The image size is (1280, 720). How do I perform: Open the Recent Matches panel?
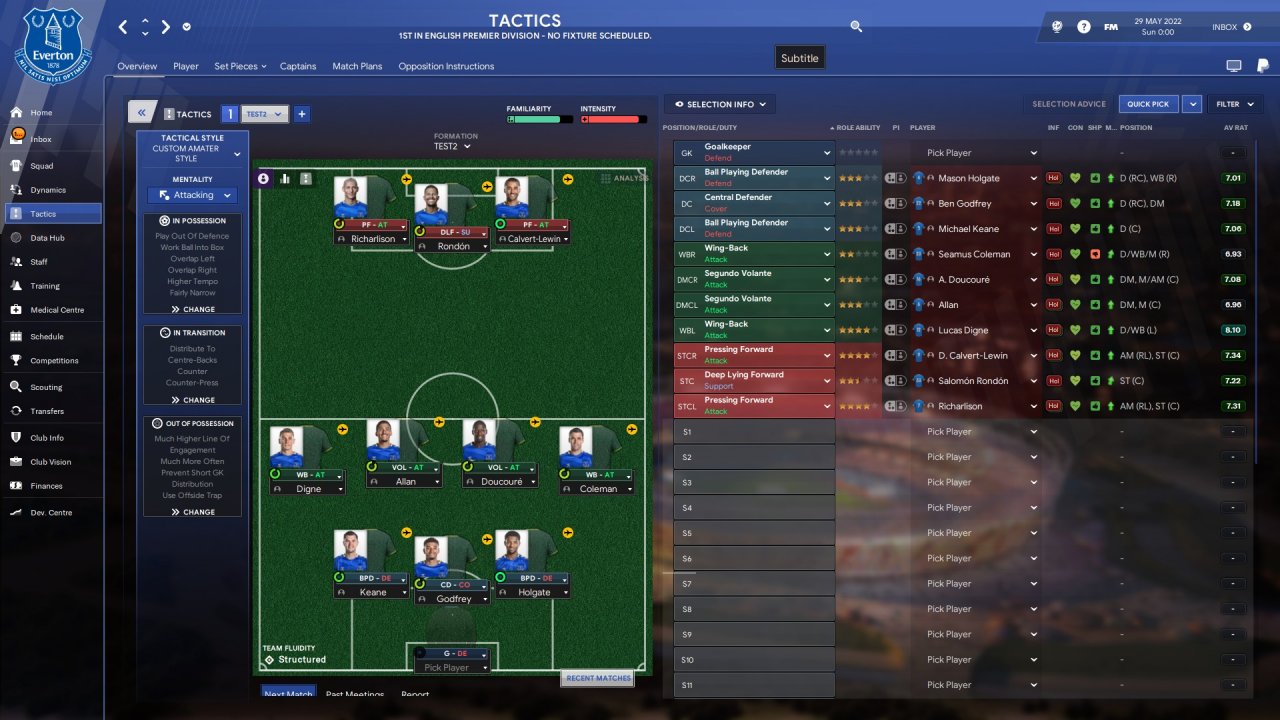pyautogui.click(x=598, y=678)
